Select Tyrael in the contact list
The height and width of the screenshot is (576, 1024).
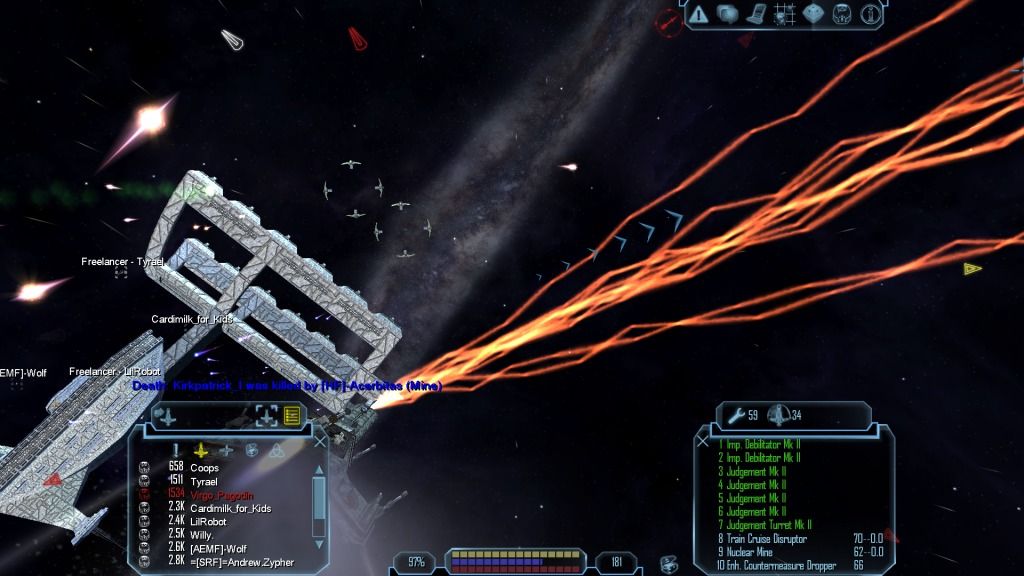[x=204, y=481]
